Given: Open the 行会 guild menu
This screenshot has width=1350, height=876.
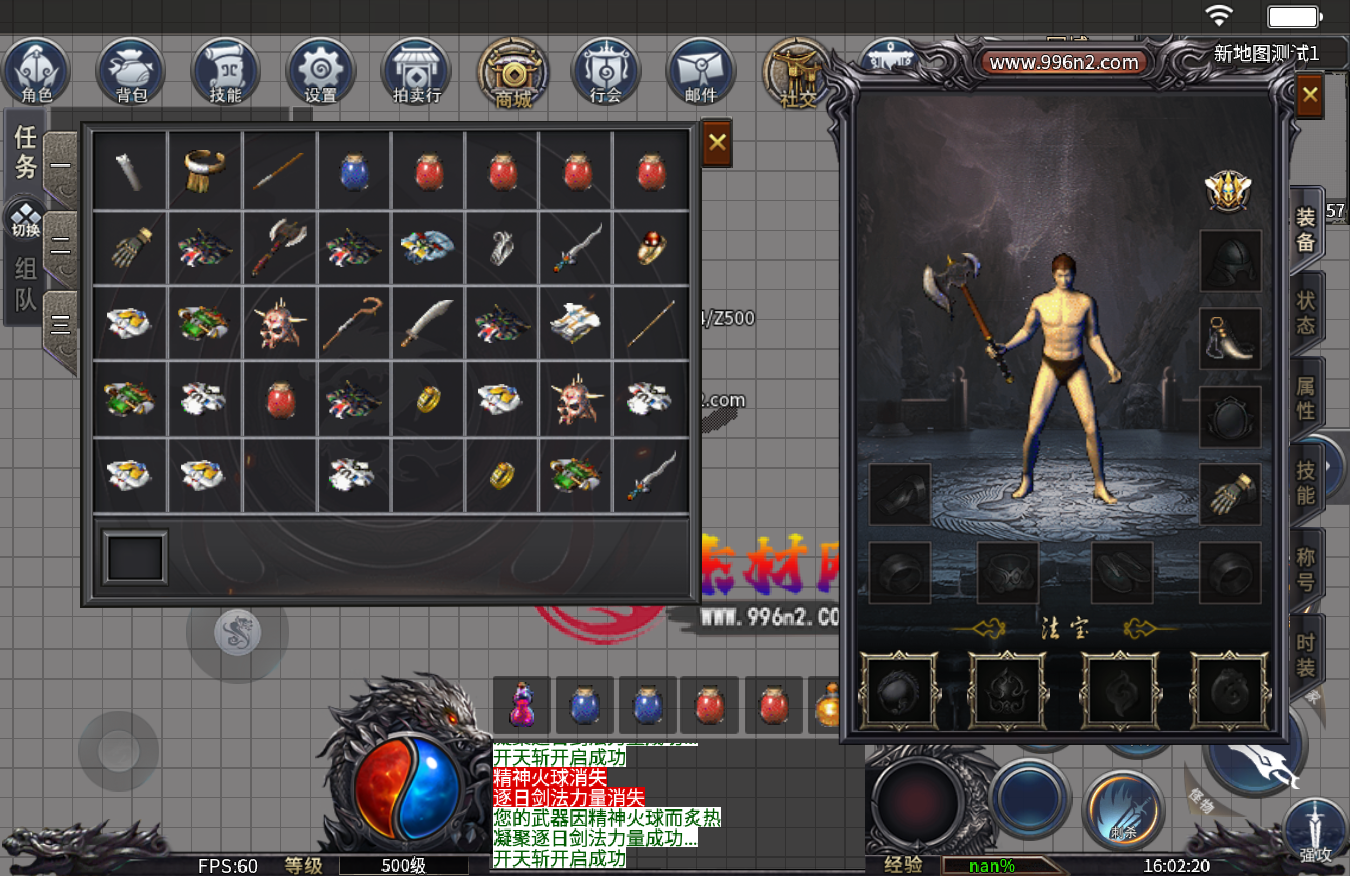Looking at the screenshot, I should point(606,72).
